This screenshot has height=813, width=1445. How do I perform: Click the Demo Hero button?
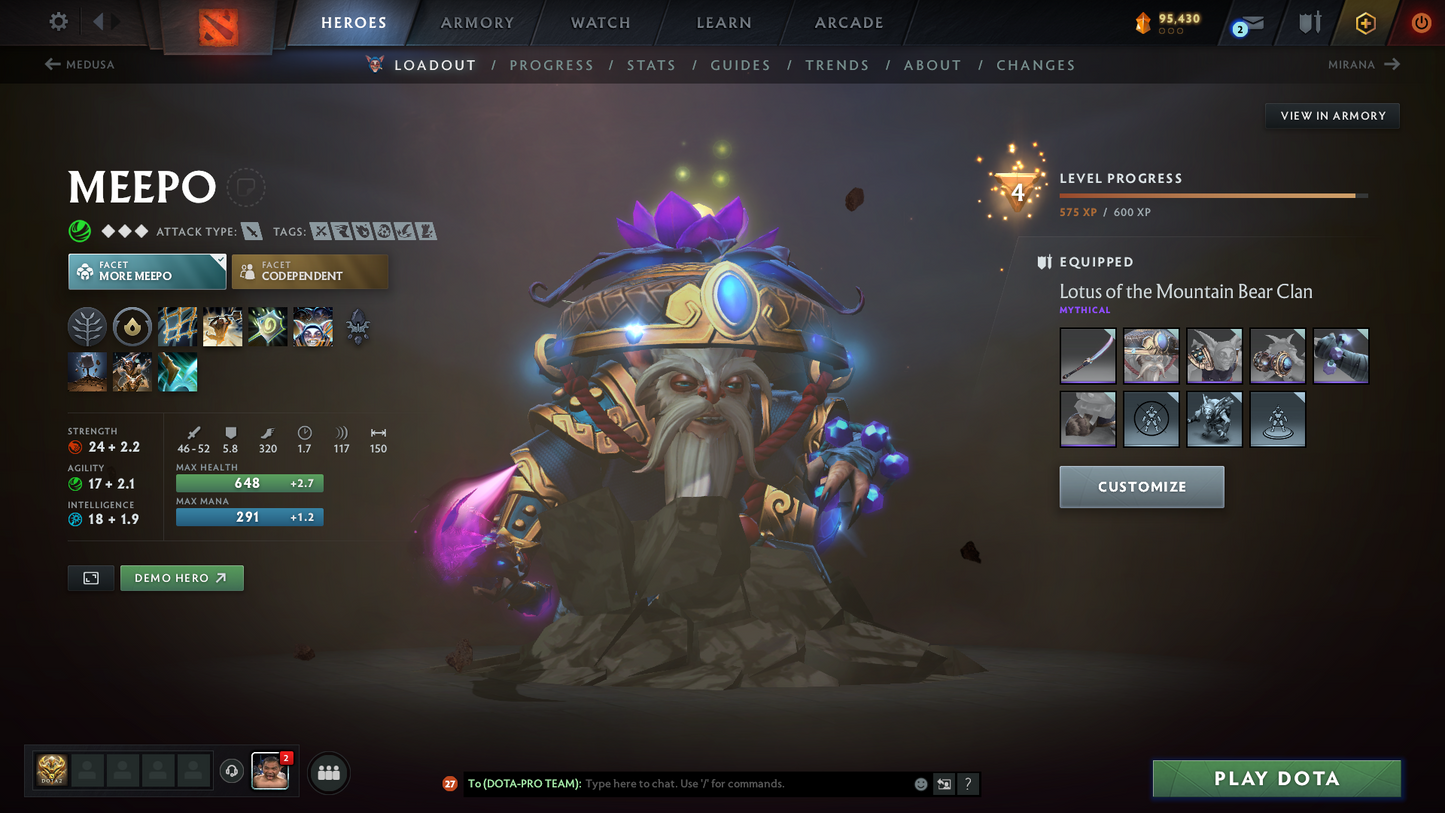point(181,577)
